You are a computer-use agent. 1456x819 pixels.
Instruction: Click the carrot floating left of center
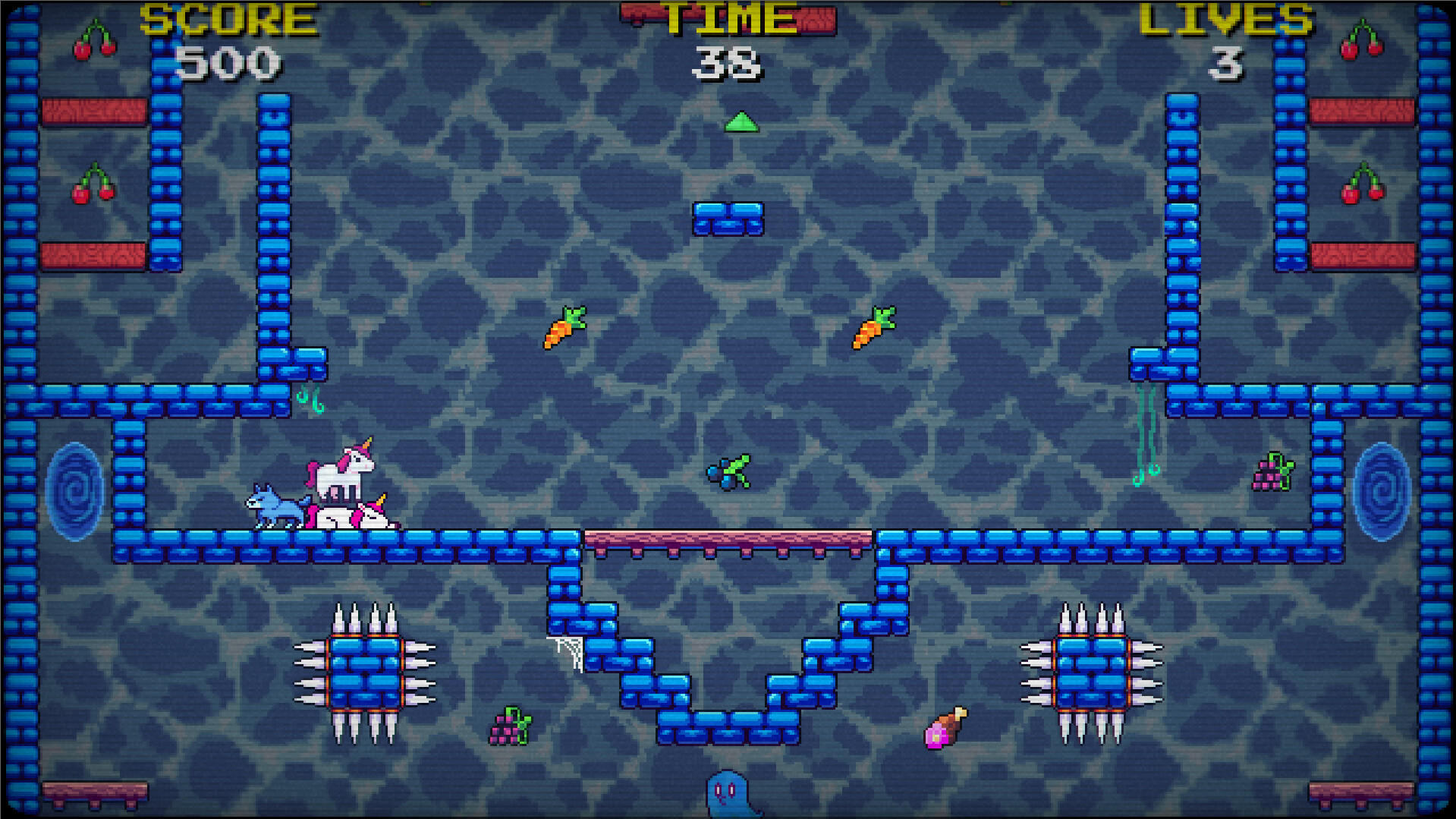point(565,326)
